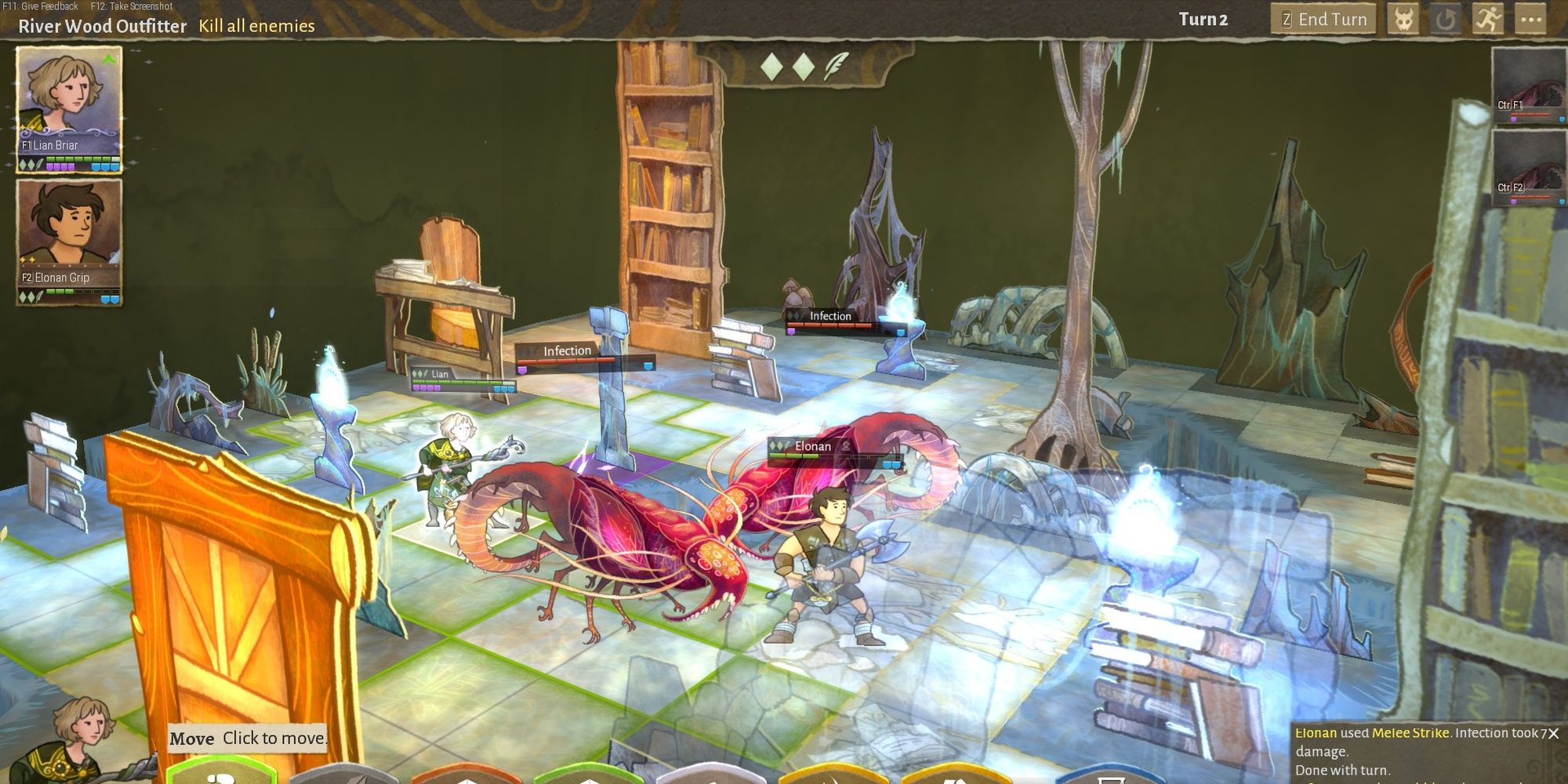Image resolution: width=1568 pixels, height=784 pixels.
Task: Click the green chevron above Lian Briar's portrait
Action: pyautogui.click(x=110, y=56)
